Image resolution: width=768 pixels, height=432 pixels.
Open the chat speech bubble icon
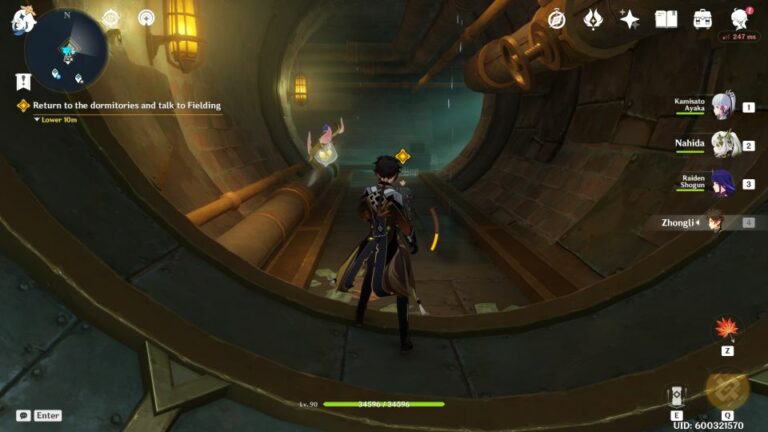[x=23, y=415]
